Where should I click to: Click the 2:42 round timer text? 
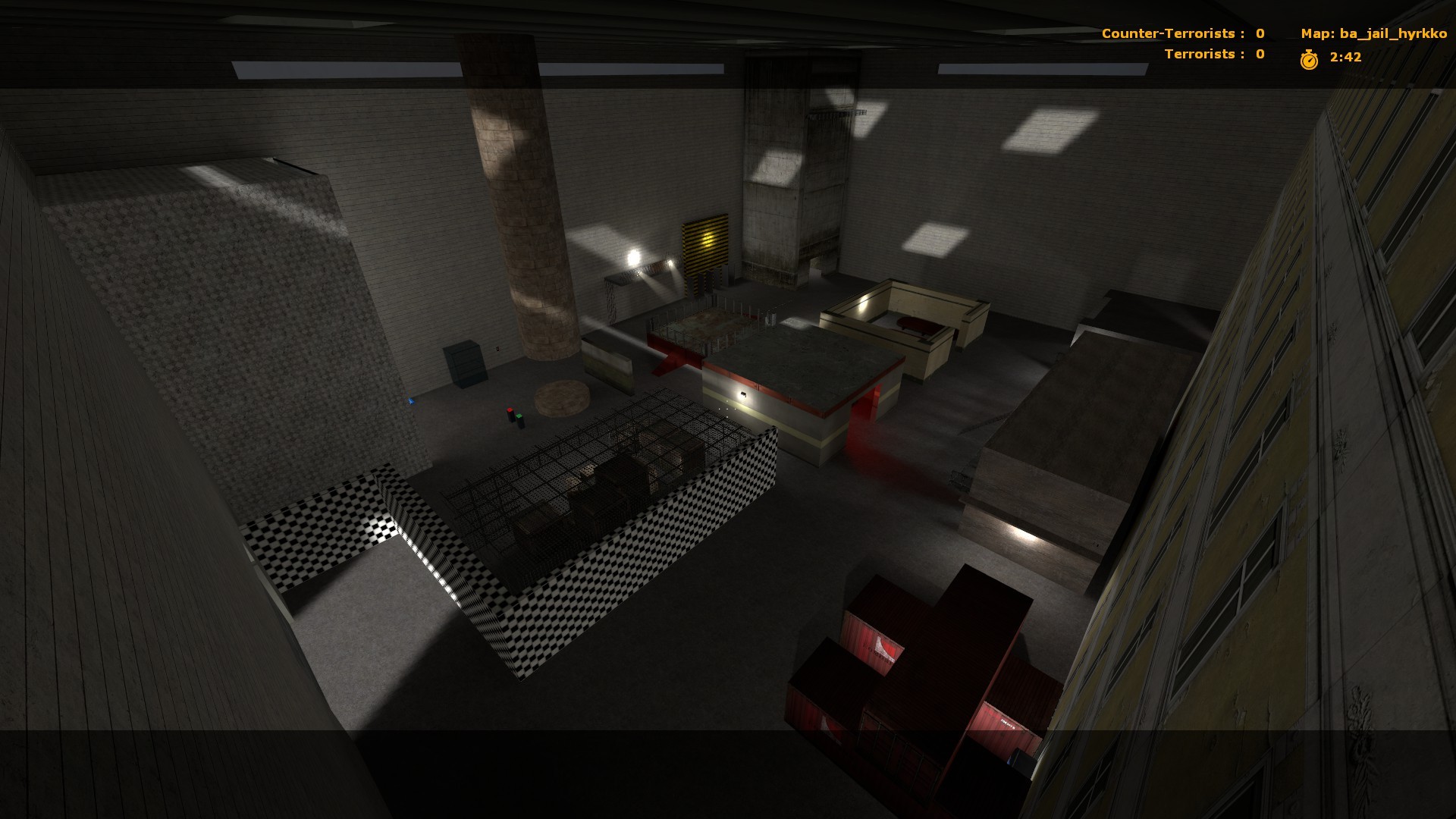[1345, 56]
